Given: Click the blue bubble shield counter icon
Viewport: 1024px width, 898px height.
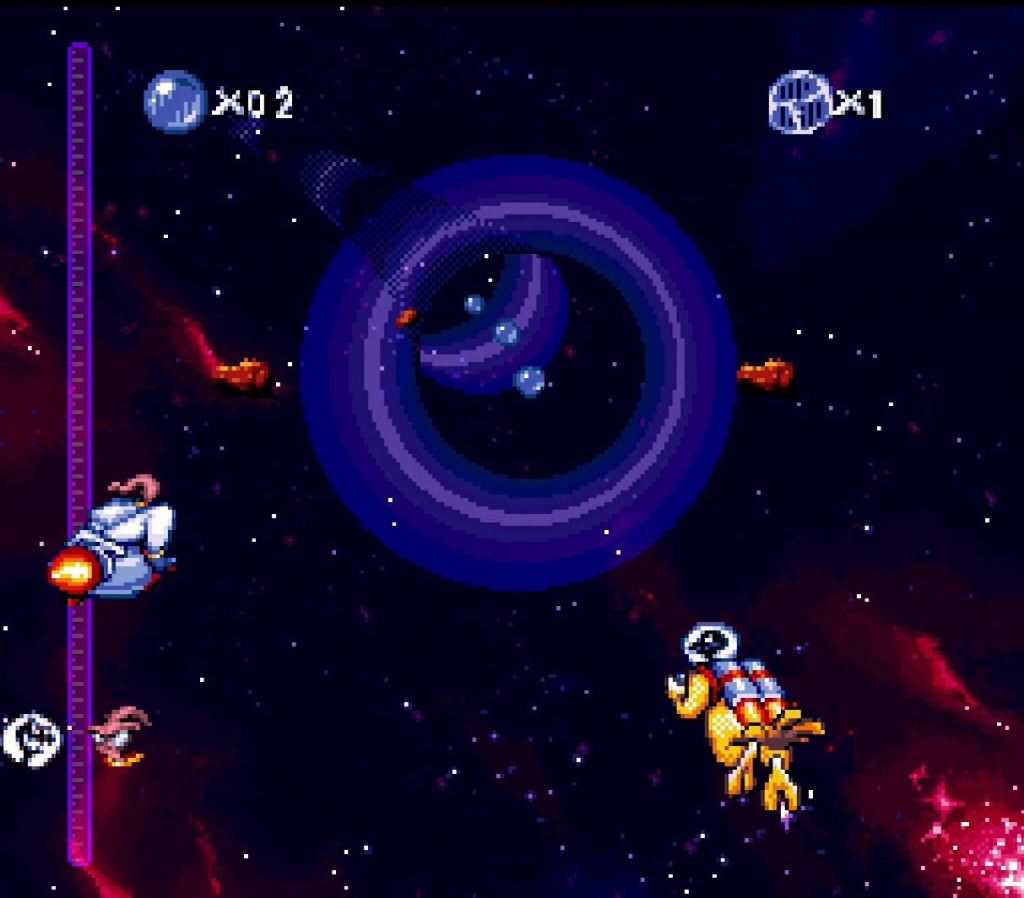Looking at the screenshot, I should (x=174, y=100).
